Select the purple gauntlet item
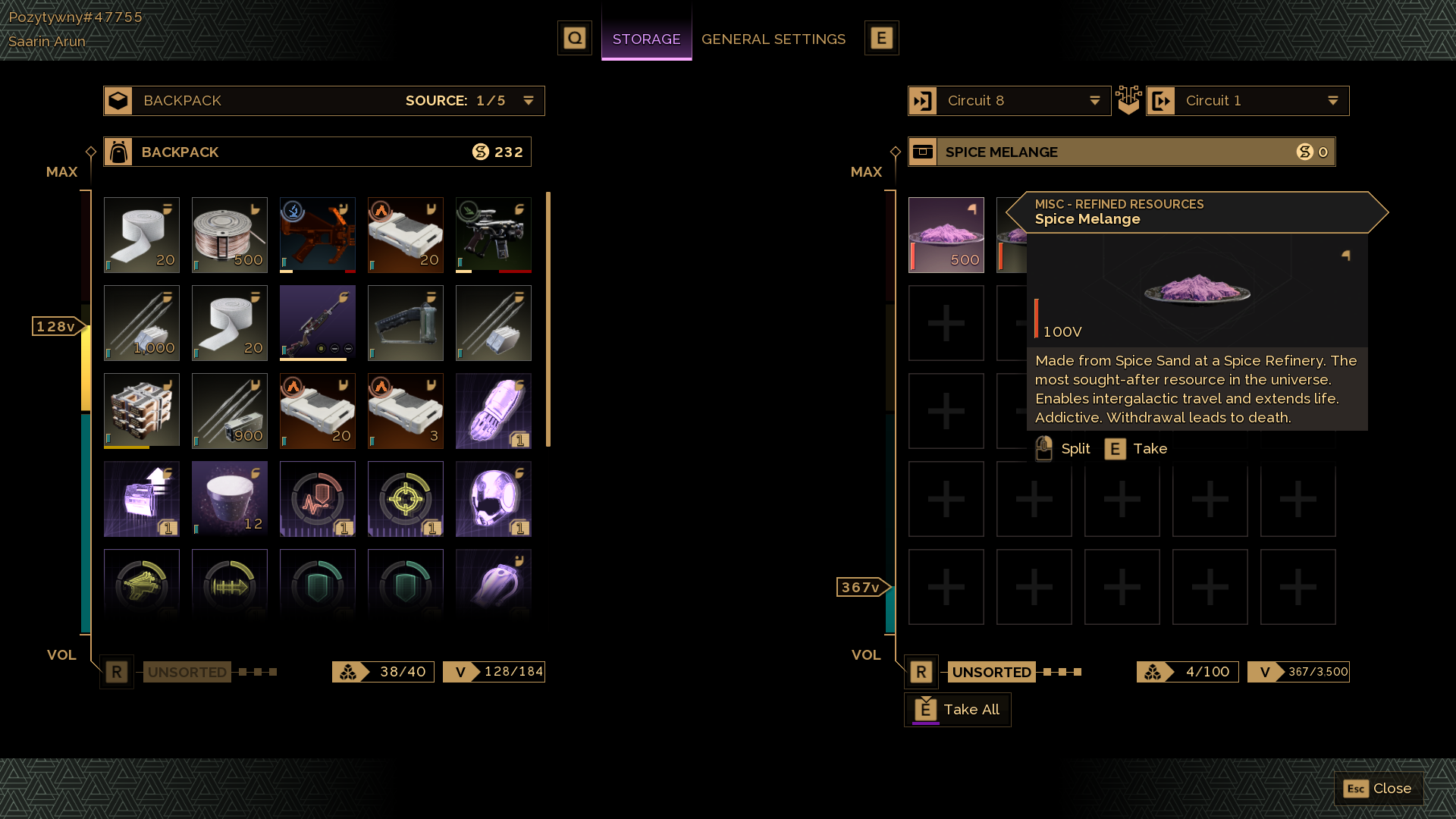The image size is (1456, 819). pyautogui.click(x=493, y=411)
